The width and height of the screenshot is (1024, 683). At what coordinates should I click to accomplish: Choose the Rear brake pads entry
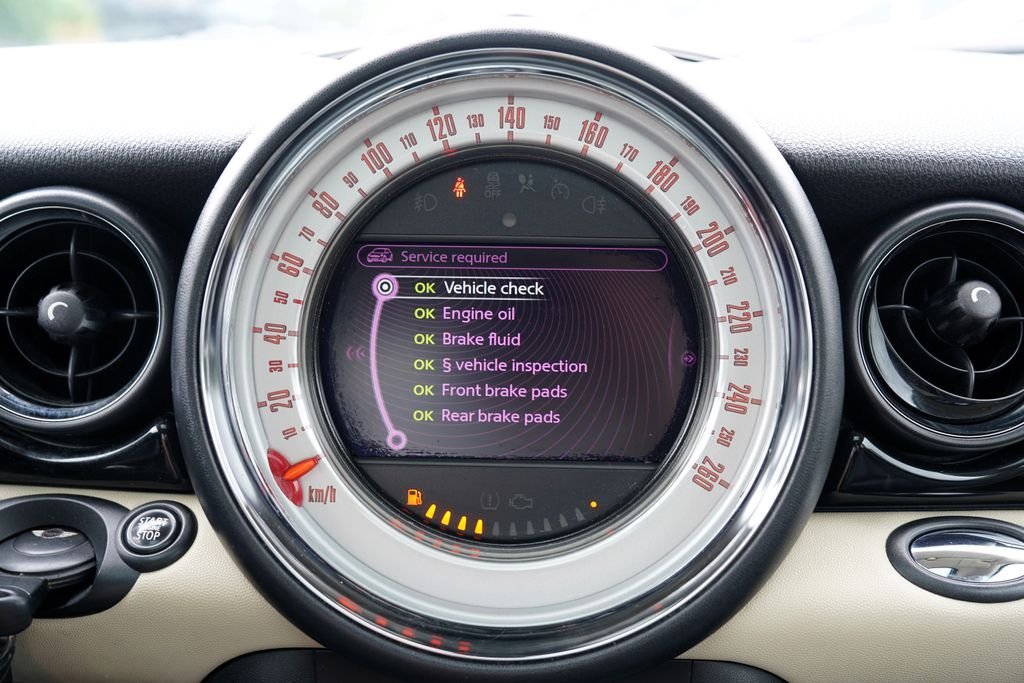(500, 416)
